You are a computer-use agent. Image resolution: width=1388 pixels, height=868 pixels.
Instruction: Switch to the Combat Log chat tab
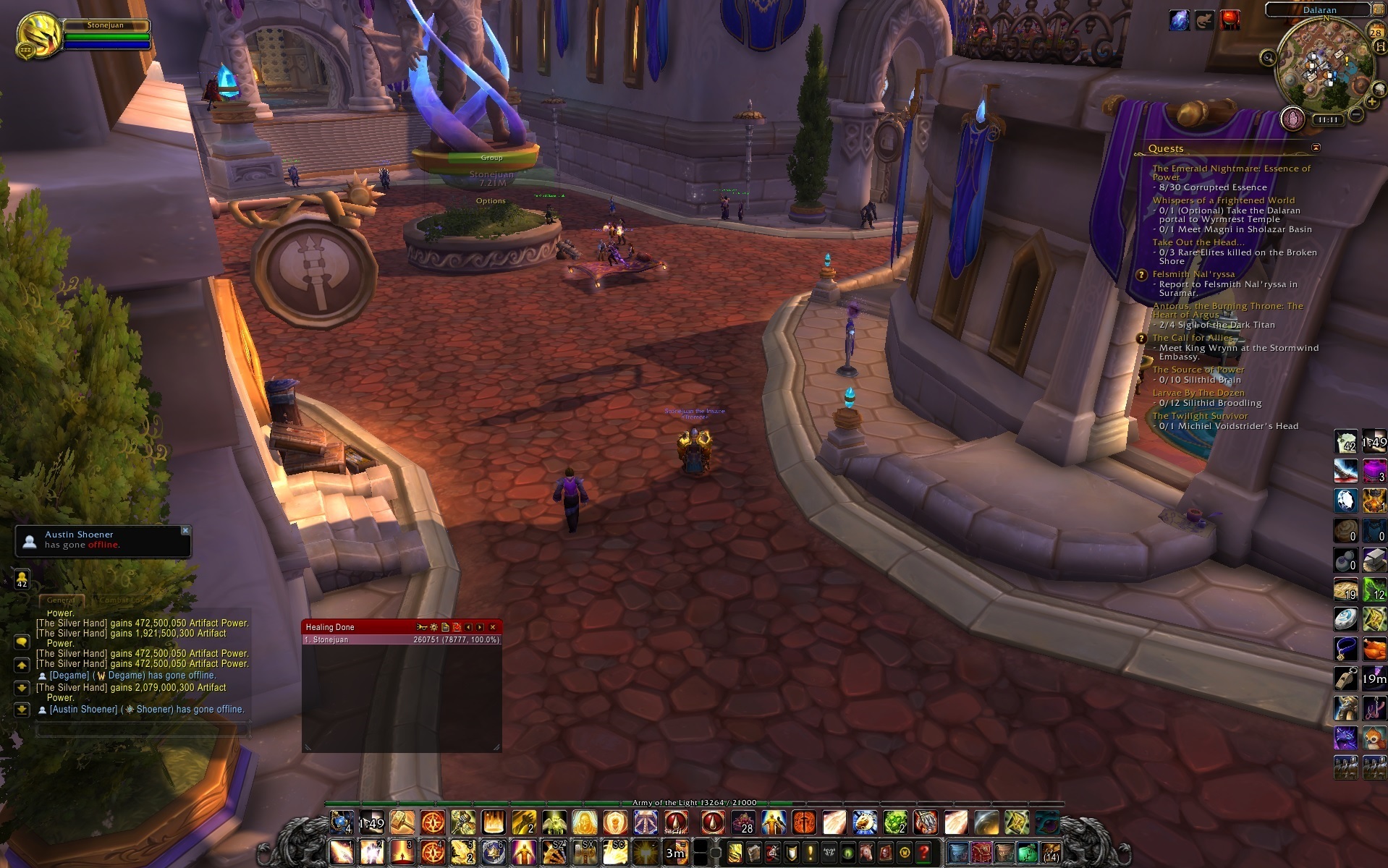(x=122, y=600)
